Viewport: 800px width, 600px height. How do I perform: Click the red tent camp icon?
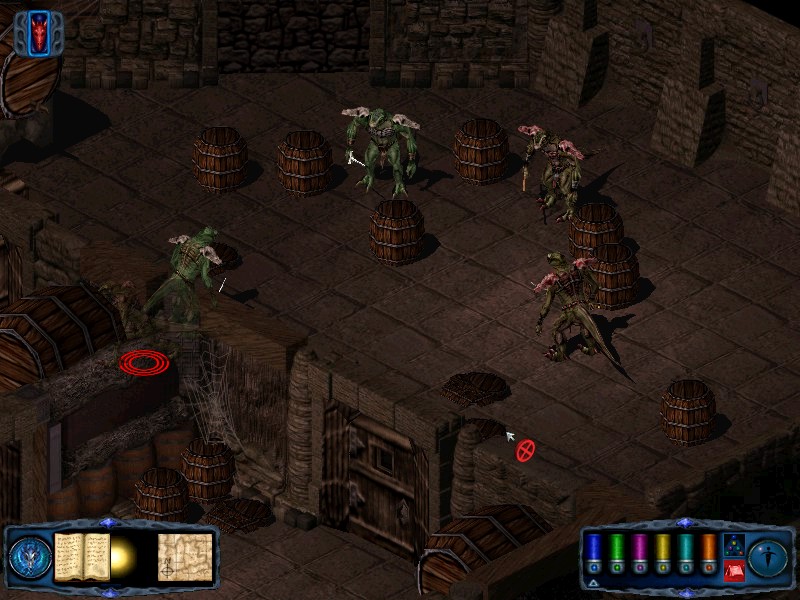[x=732, y=570]
